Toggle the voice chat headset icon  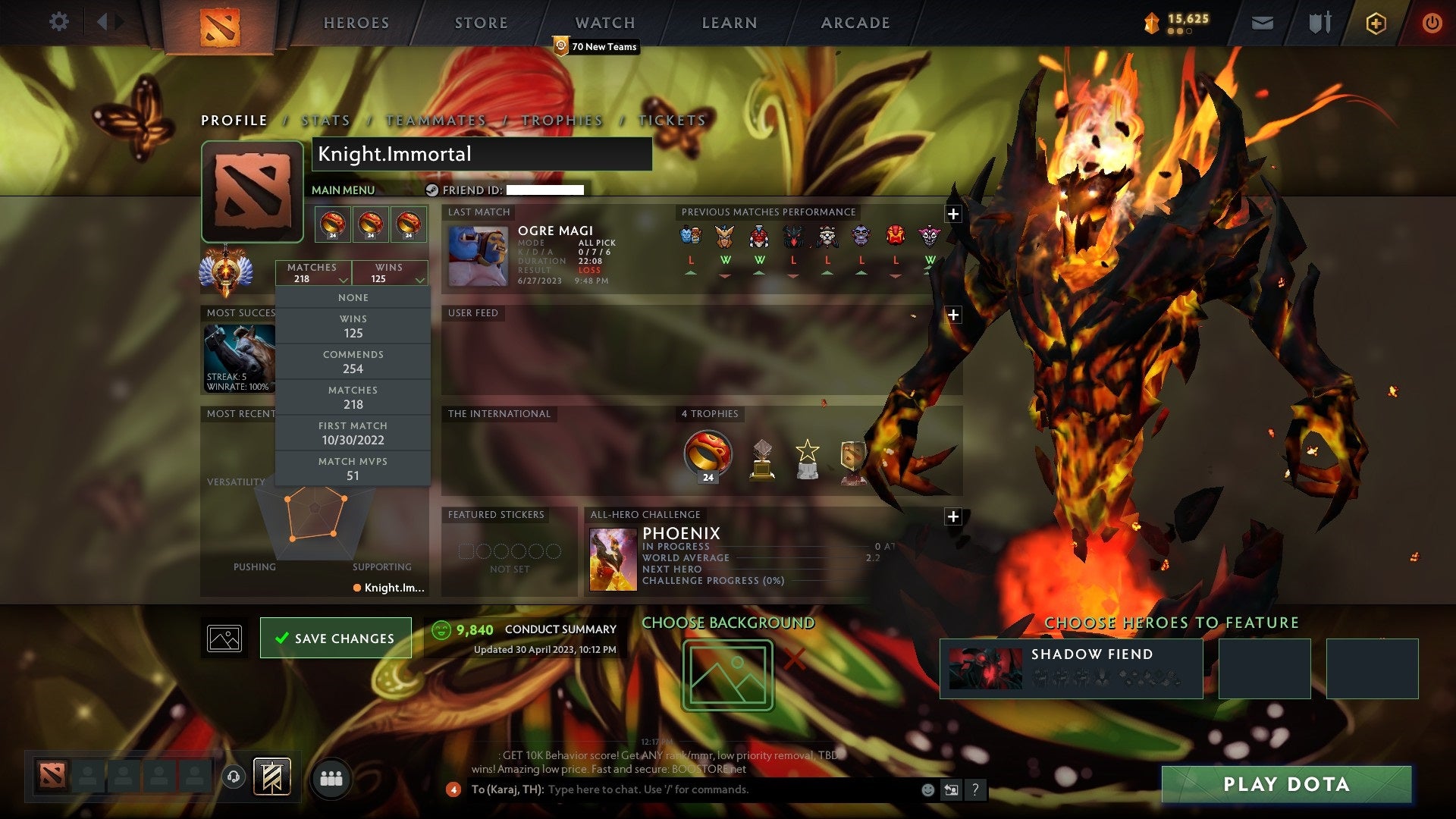[x=232, y=778]
